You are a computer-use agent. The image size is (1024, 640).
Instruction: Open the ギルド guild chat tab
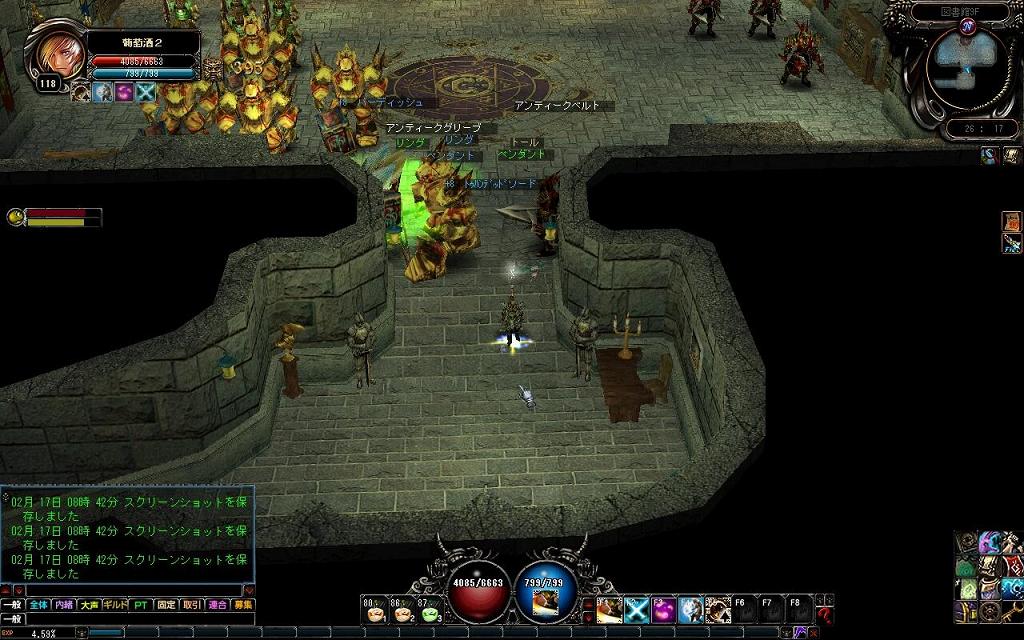tap(115, 605)
